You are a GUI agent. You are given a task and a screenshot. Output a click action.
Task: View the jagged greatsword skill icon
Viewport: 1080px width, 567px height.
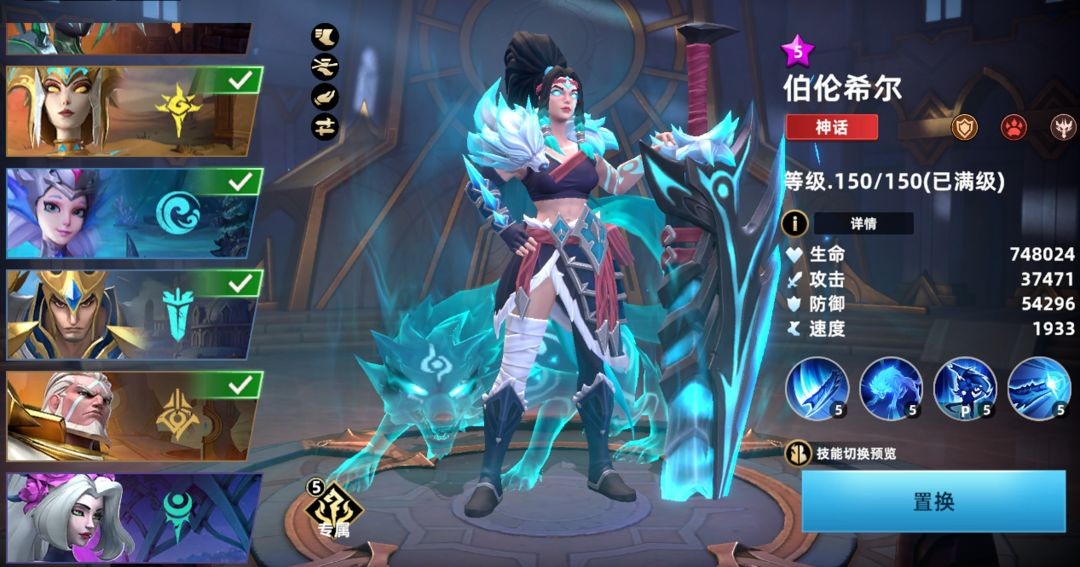[1039, 388]
